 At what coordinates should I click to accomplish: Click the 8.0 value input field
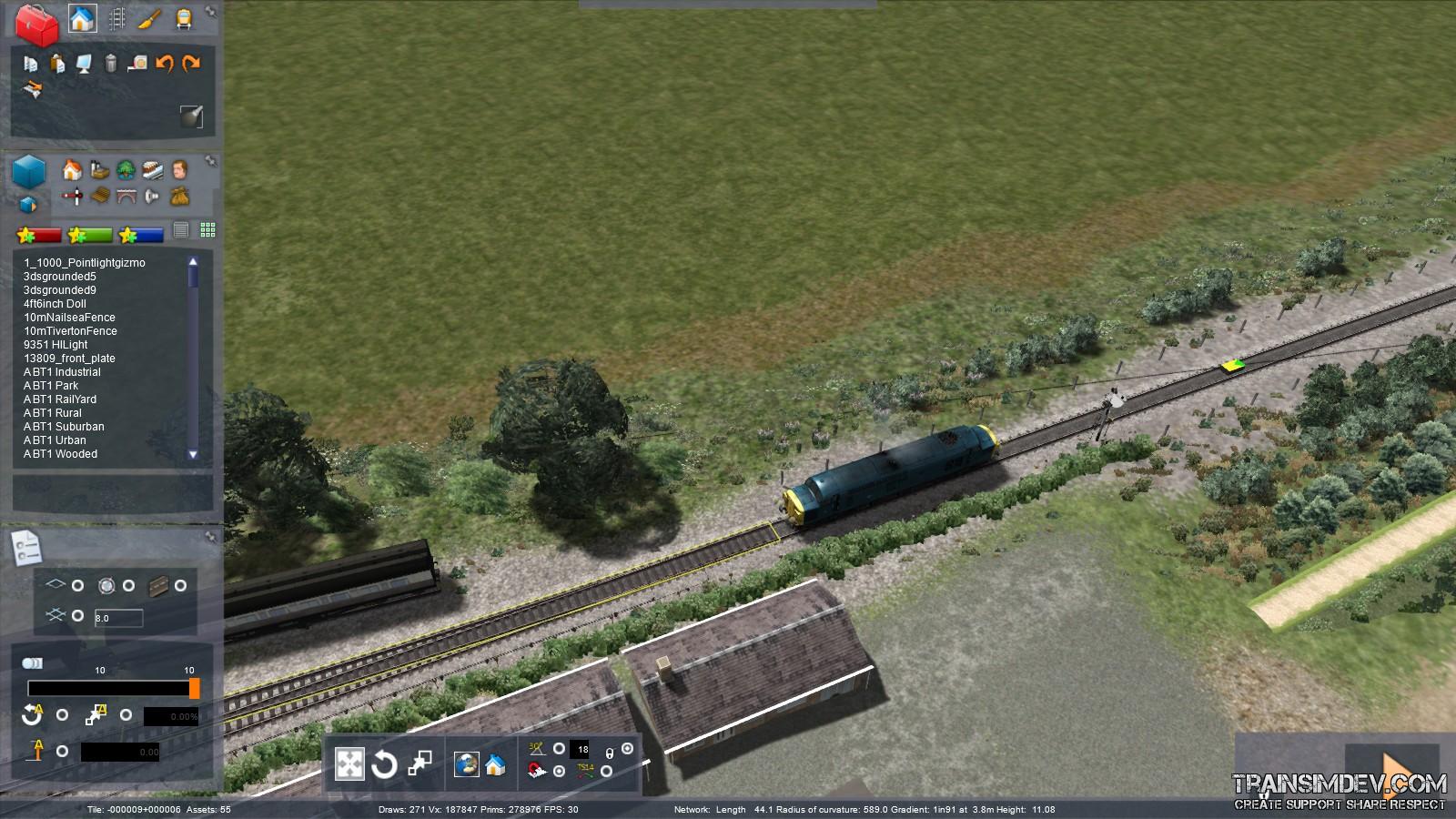(118, 618)
